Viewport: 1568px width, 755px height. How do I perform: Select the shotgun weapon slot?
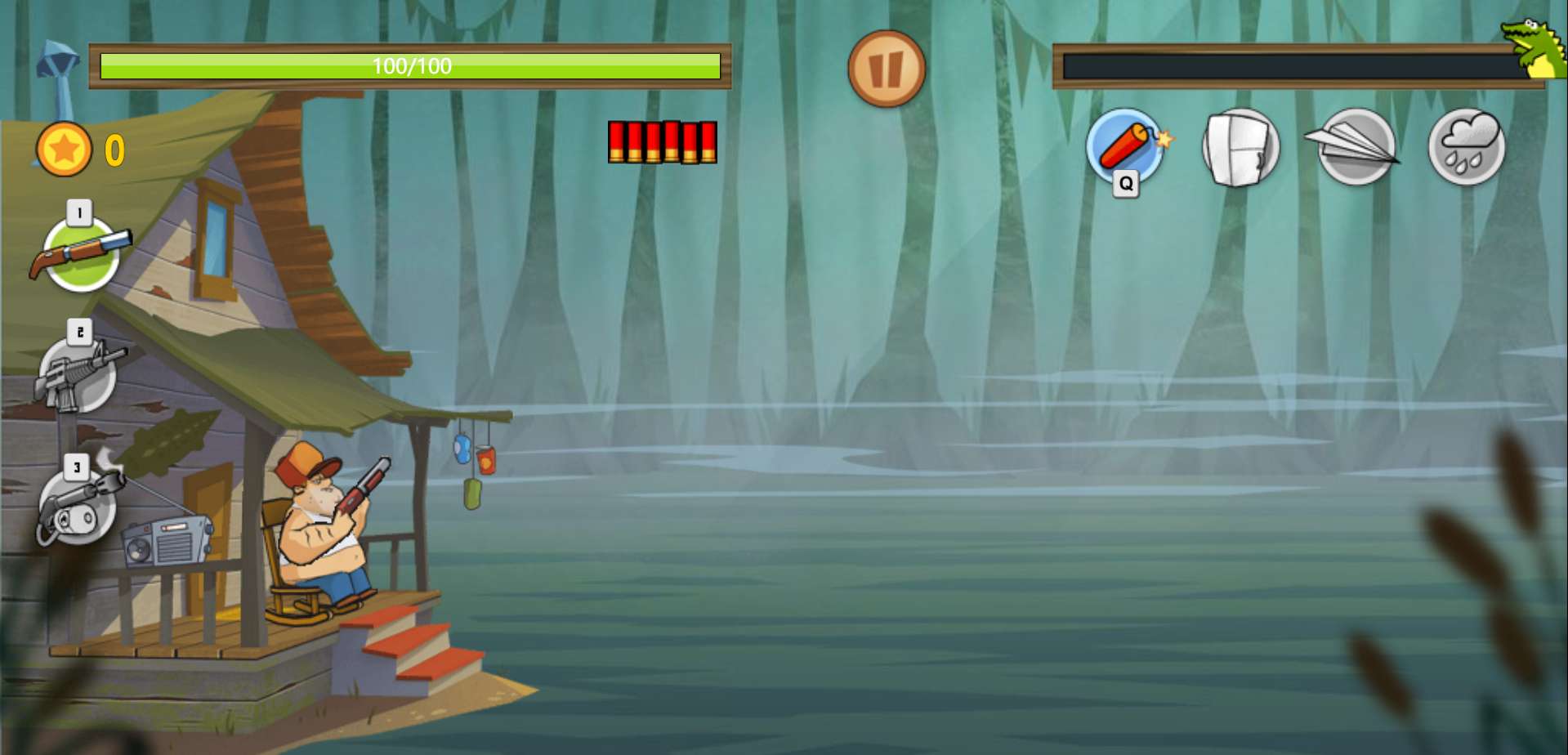[x=80, y=253]
